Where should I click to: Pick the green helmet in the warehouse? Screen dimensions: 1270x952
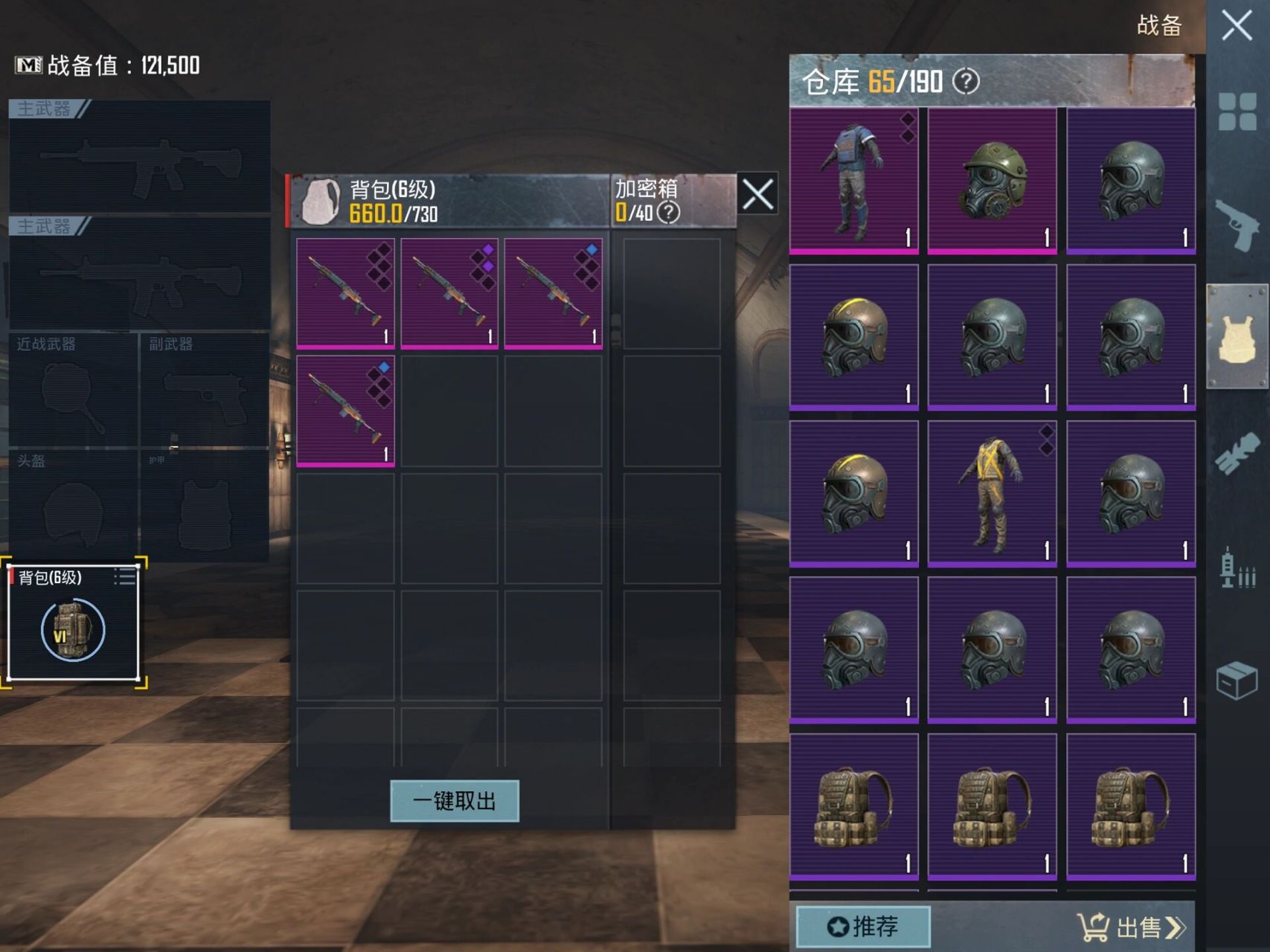[992, 180]
